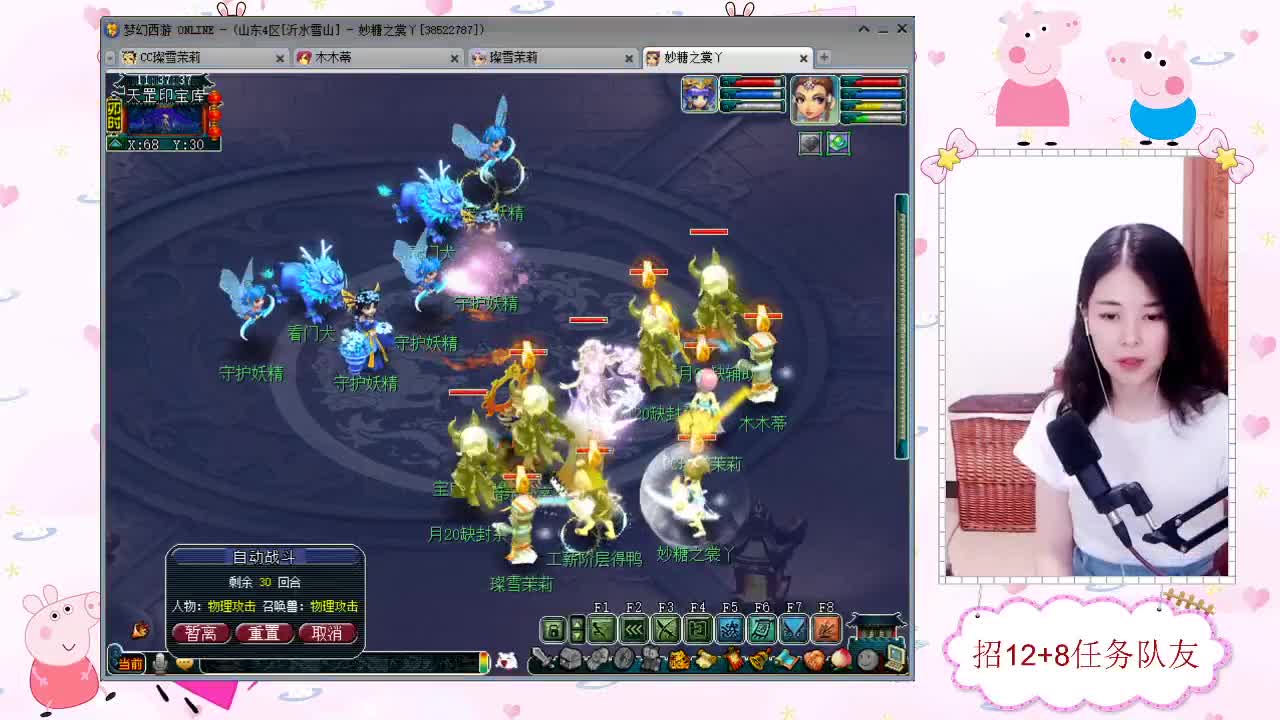1280x720 pixels.
Task: Open the treasure chest inventory icon
Action: coord(569,660)
